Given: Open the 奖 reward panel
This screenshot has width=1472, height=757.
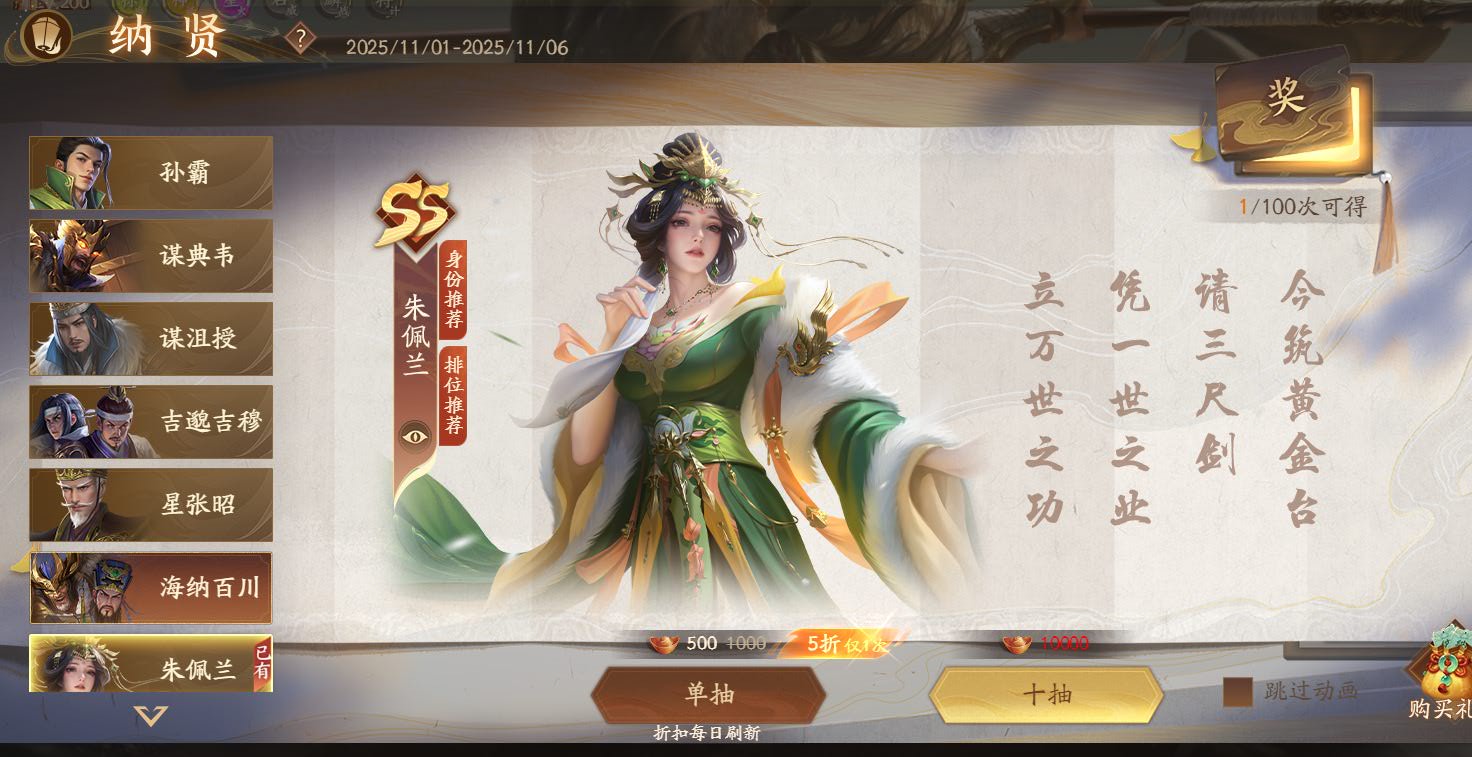Looking at the screenshot, I should (1287, 105).
